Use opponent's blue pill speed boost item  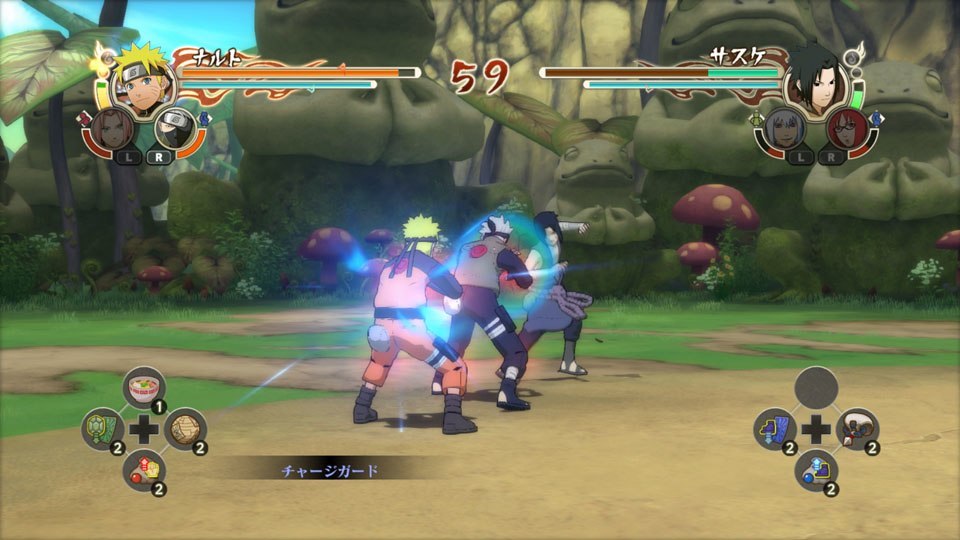pos(817,471)
